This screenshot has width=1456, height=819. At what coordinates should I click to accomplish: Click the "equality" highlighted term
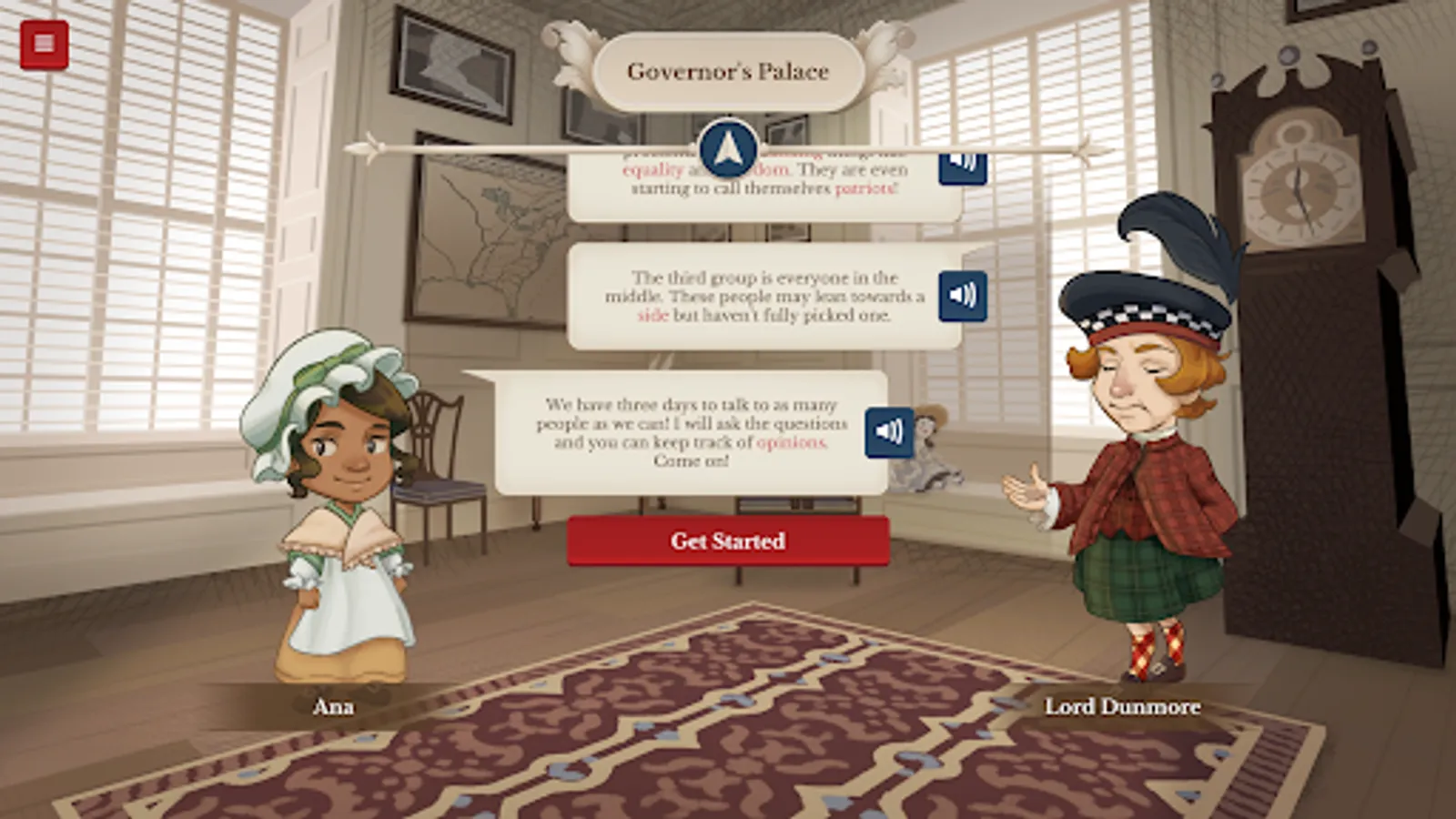pyautogui.click(x=653, y=169)
